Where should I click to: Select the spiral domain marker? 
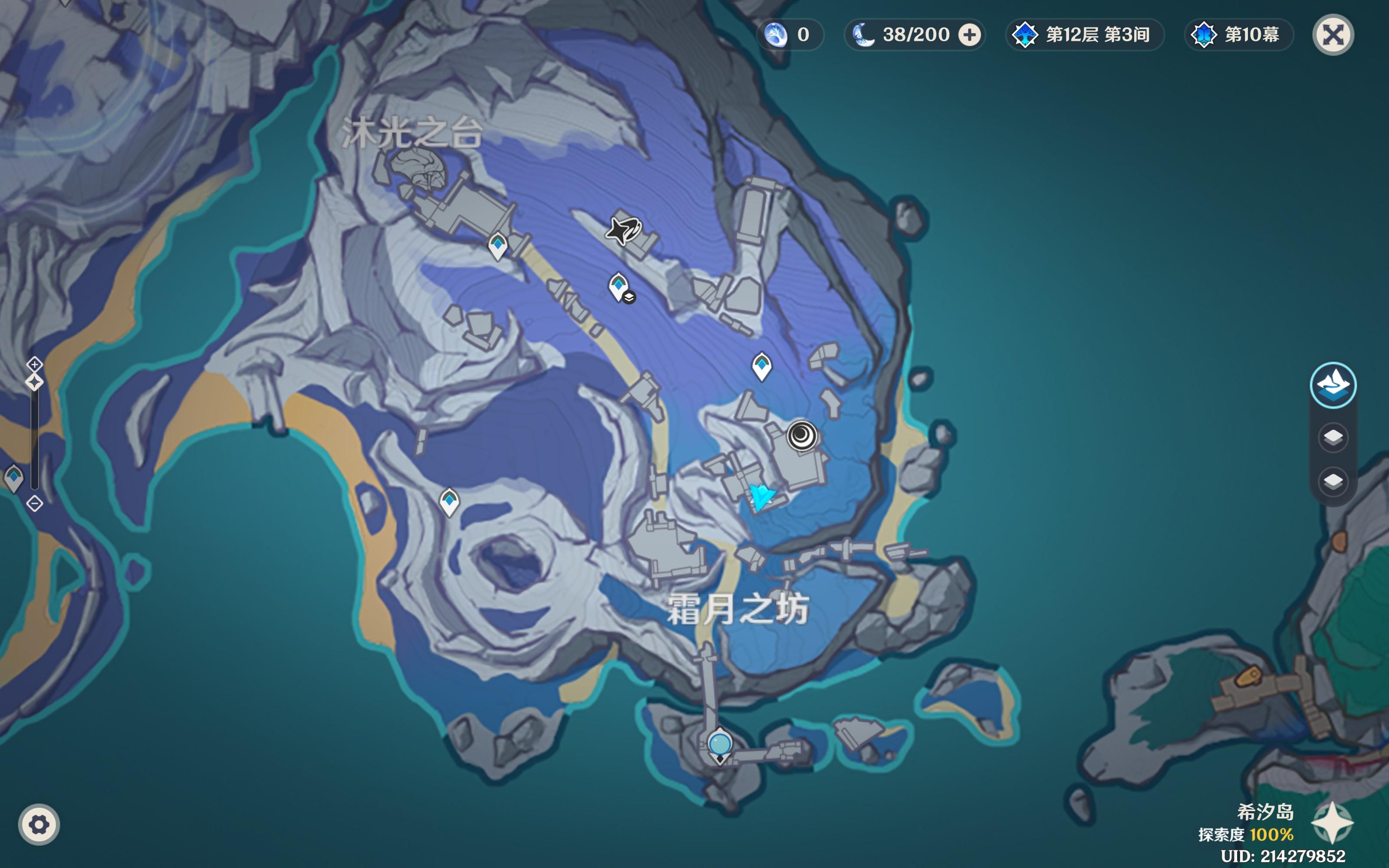(x=801, y=435)
